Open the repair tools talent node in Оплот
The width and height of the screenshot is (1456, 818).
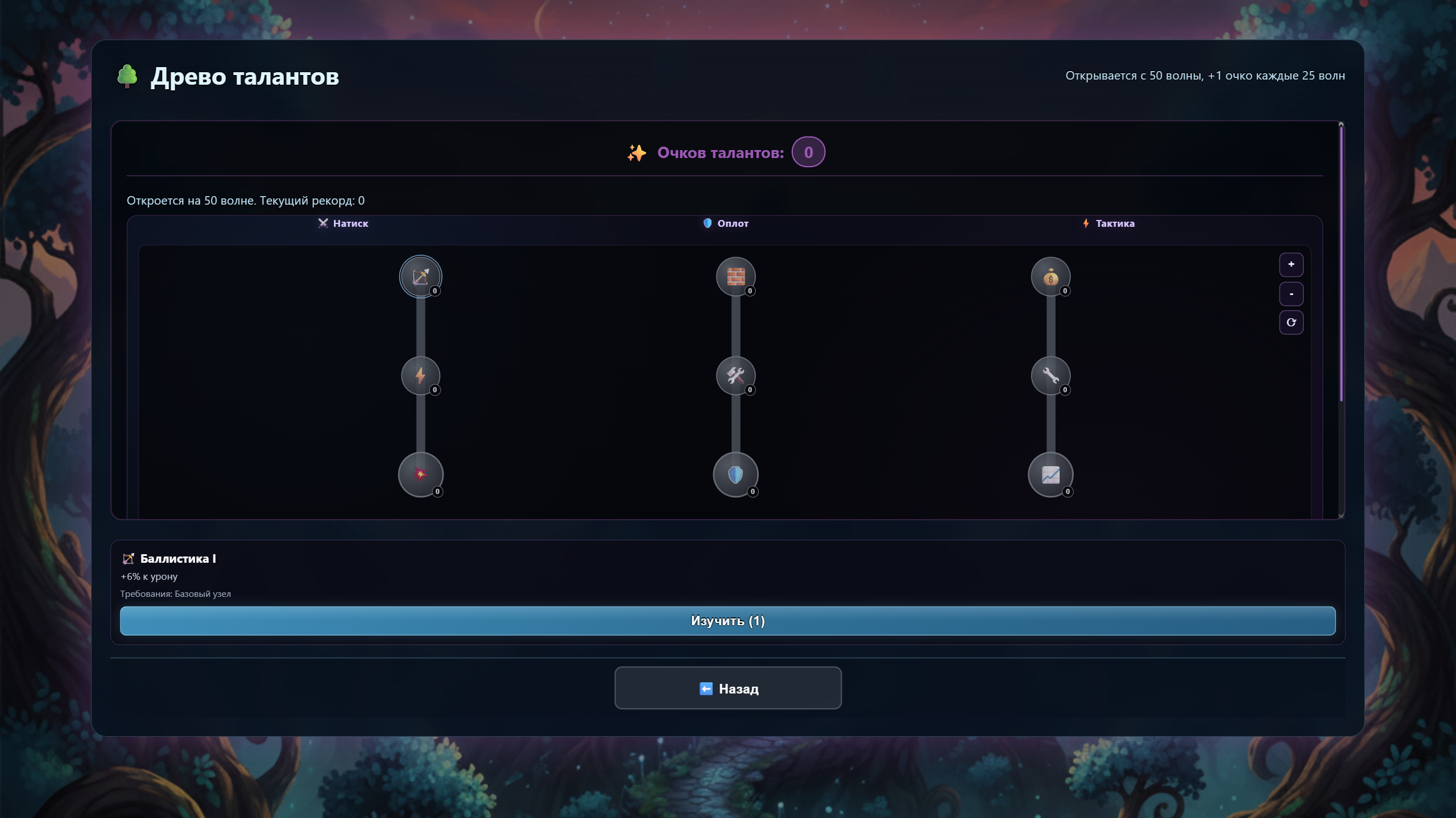pyautogui.click(x=736, y=376)
